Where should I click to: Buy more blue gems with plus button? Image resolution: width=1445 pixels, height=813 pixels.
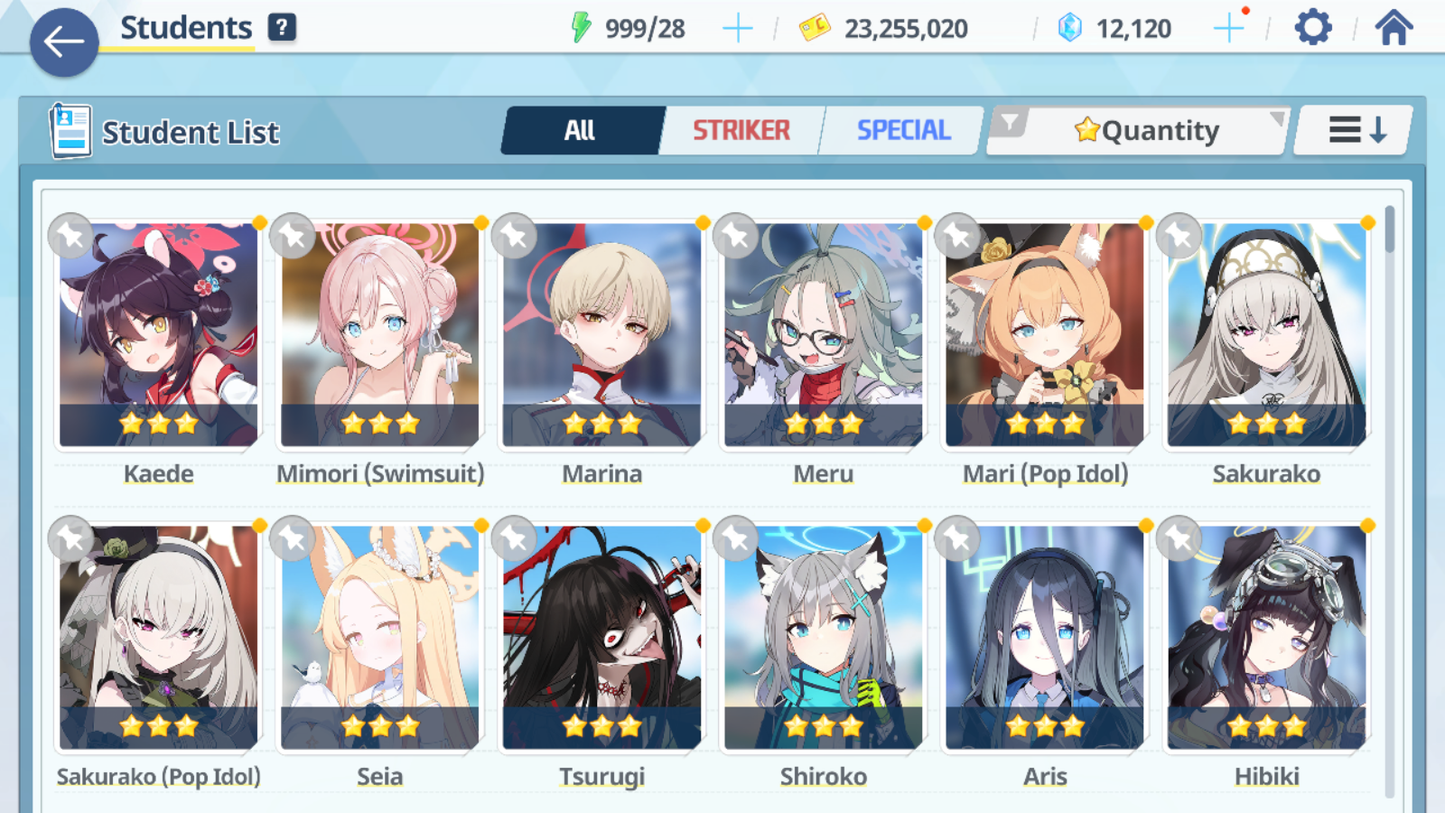click(x=1228, y=29)
